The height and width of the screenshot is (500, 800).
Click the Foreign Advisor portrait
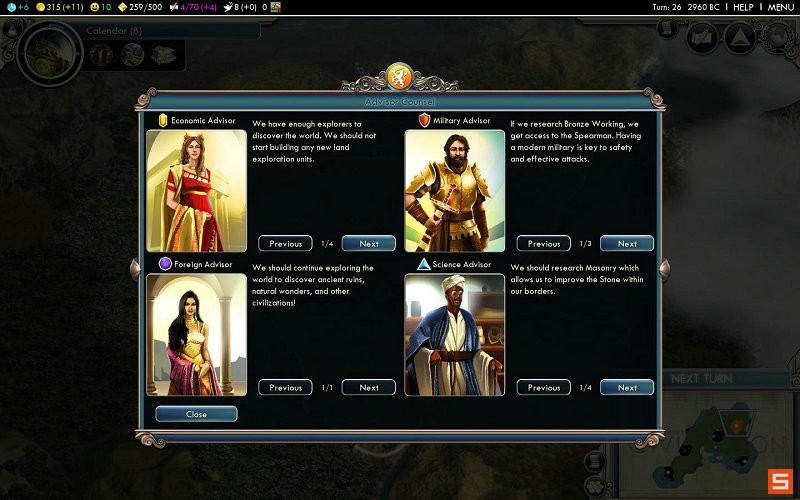pyautogui.click(x=196, y=334)
